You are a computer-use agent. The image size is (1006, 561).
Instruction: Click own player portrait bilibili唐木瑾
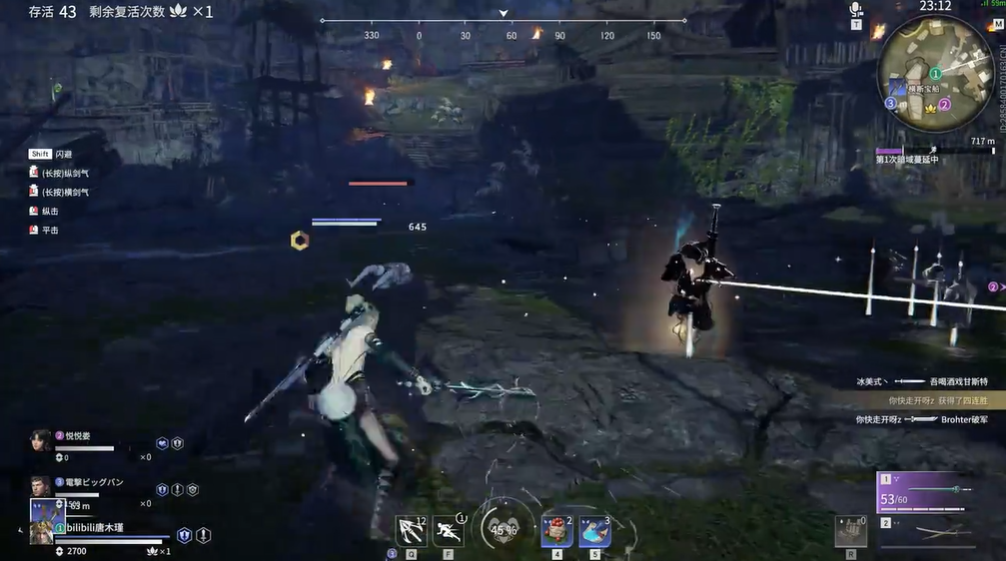41,530
